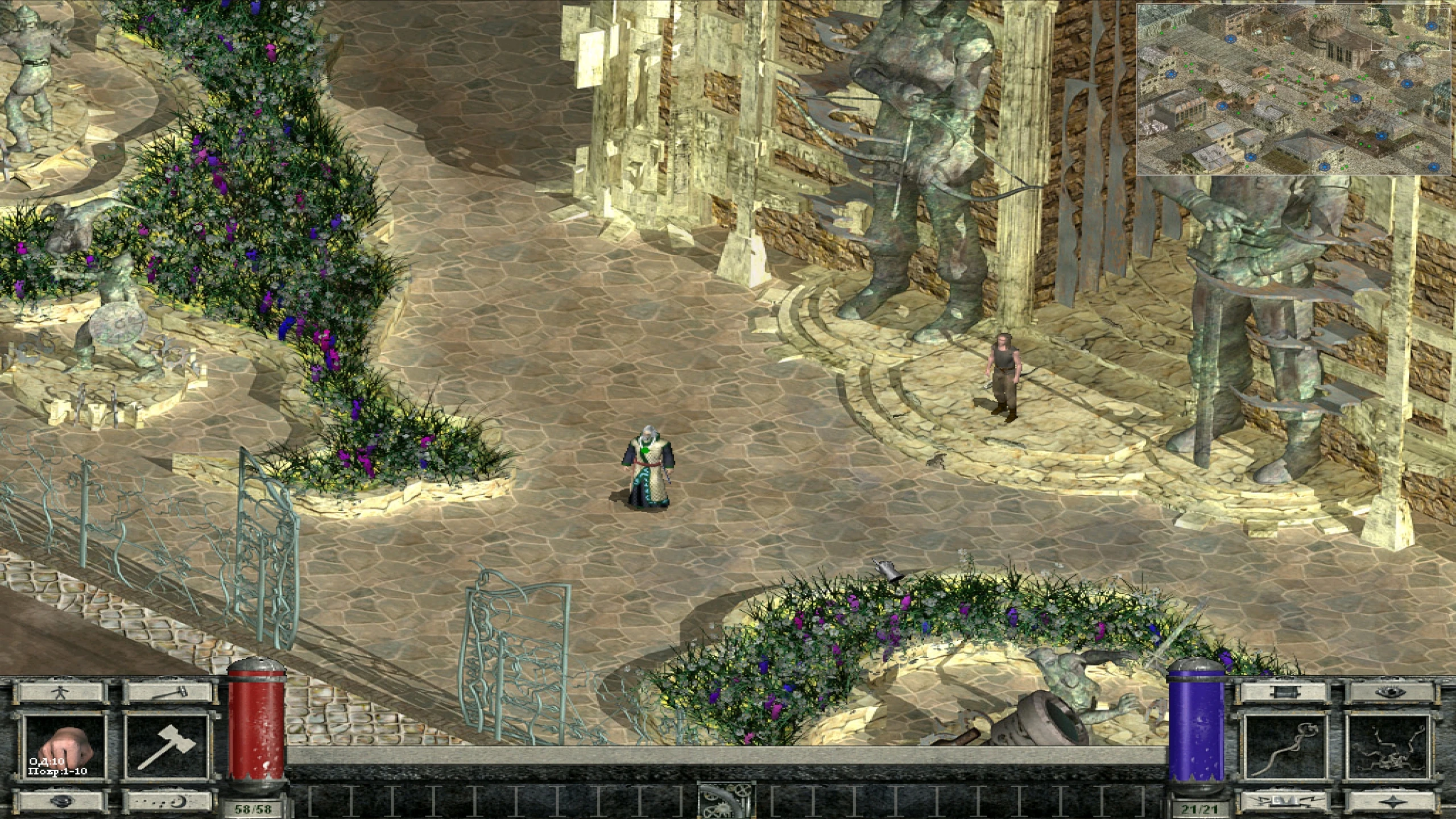Select the wavy rope spell slot
This screenshot has height=819, width=1456.
1285,747
